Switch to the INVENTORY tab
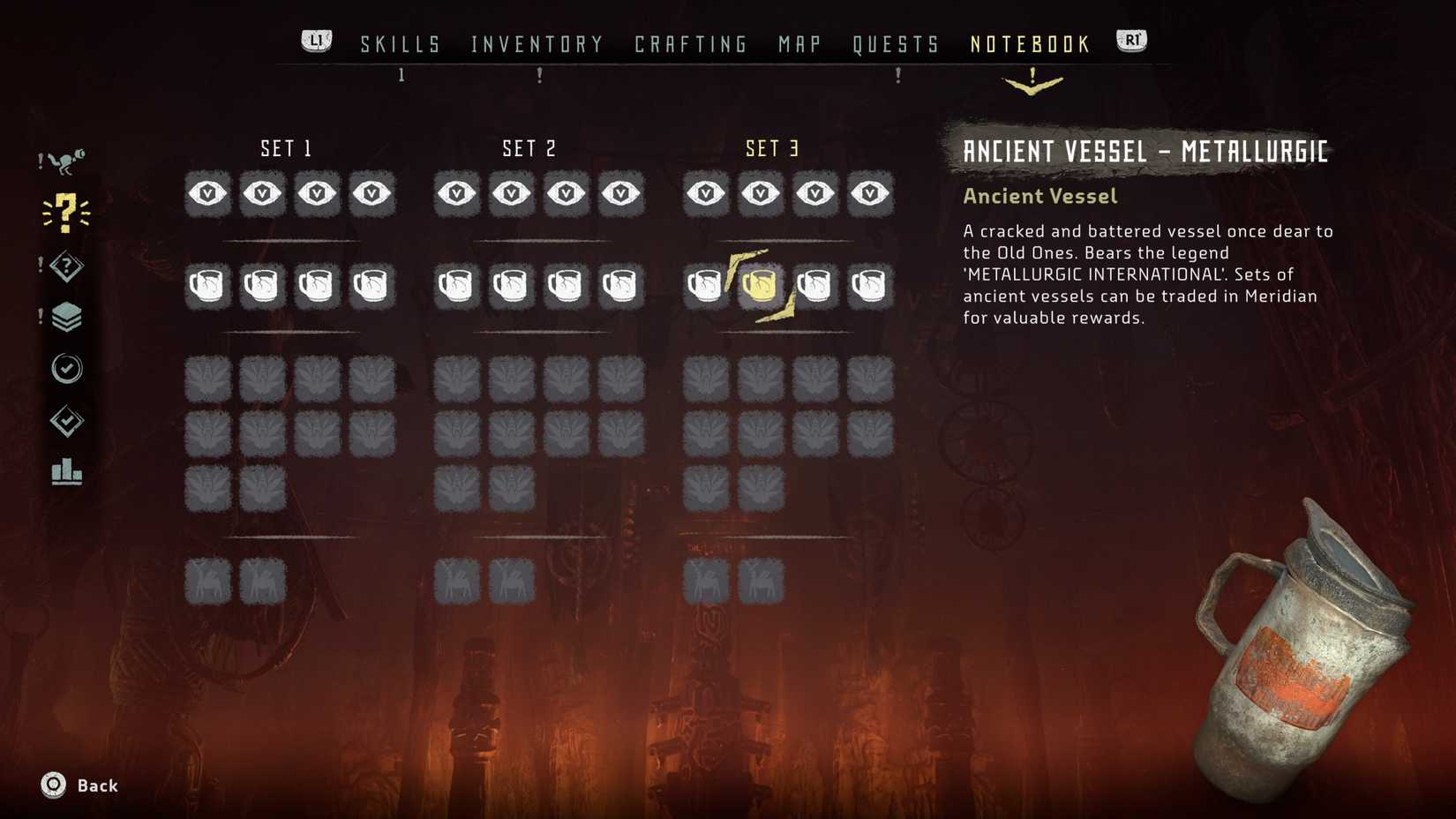The height and width of the screenshot is (819, 1456). pos(537,43)
